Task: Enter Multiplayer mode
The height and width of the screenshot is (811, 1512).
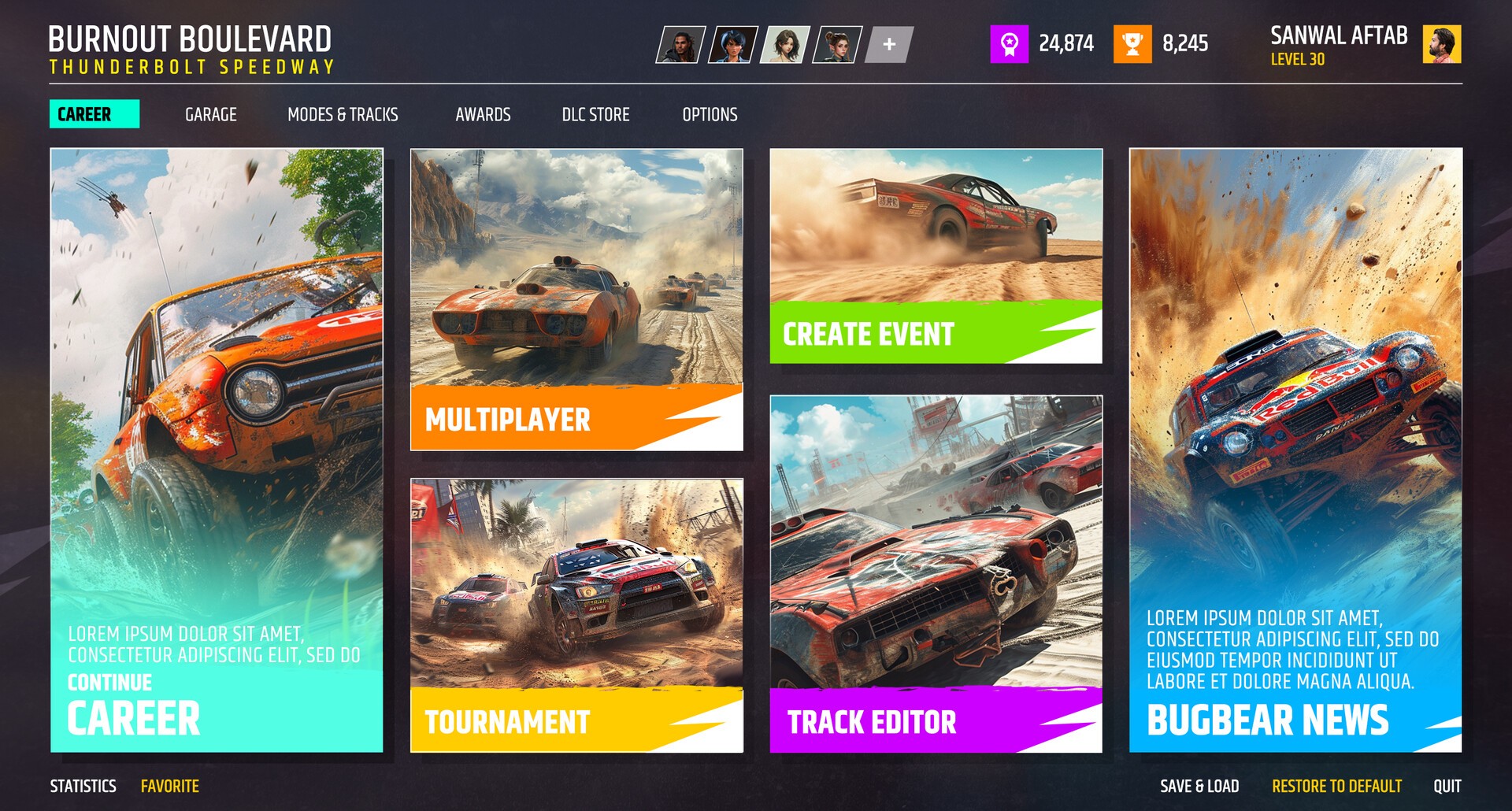Action: click(x=506, y=421)
